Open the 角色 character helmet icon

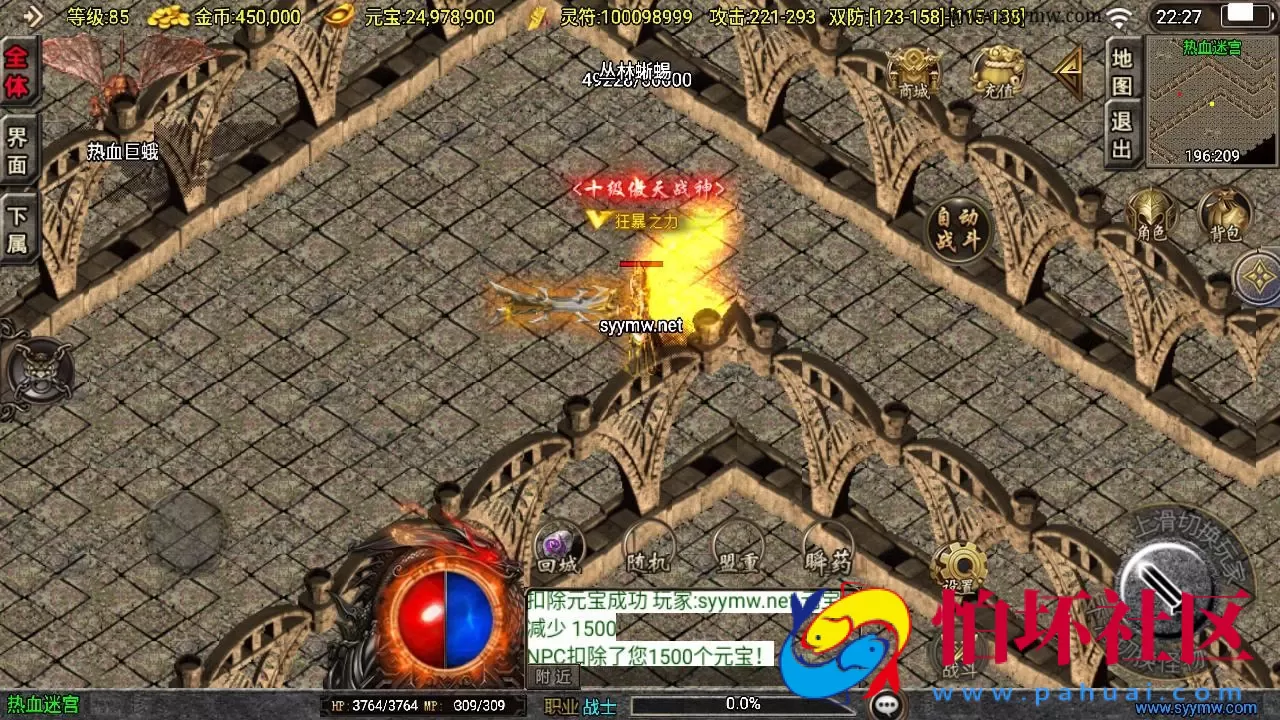(x=1152, y=215)
